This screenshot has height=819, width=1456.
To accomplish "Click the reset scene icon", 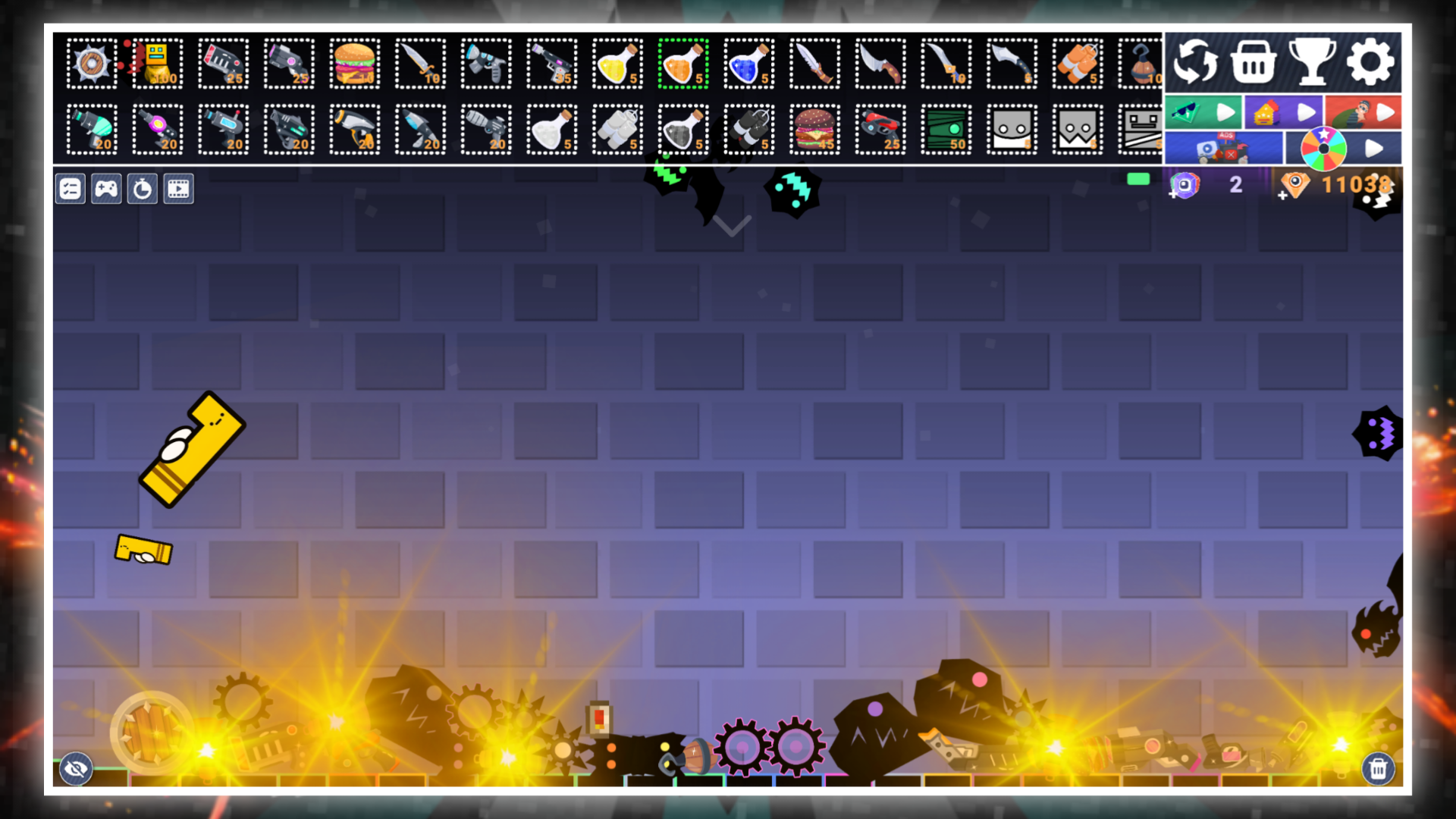I will click(1196, 64).
